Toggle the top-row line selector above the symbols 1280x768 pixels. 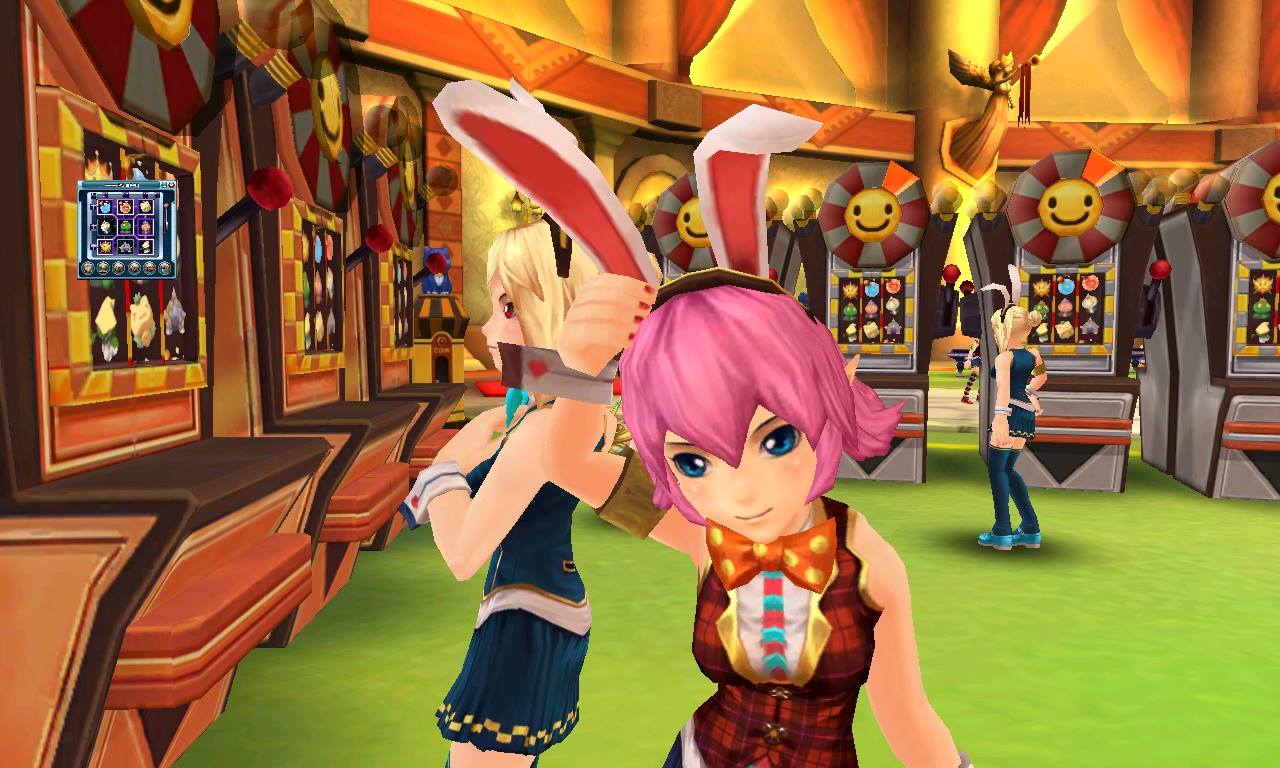(104, 194)
